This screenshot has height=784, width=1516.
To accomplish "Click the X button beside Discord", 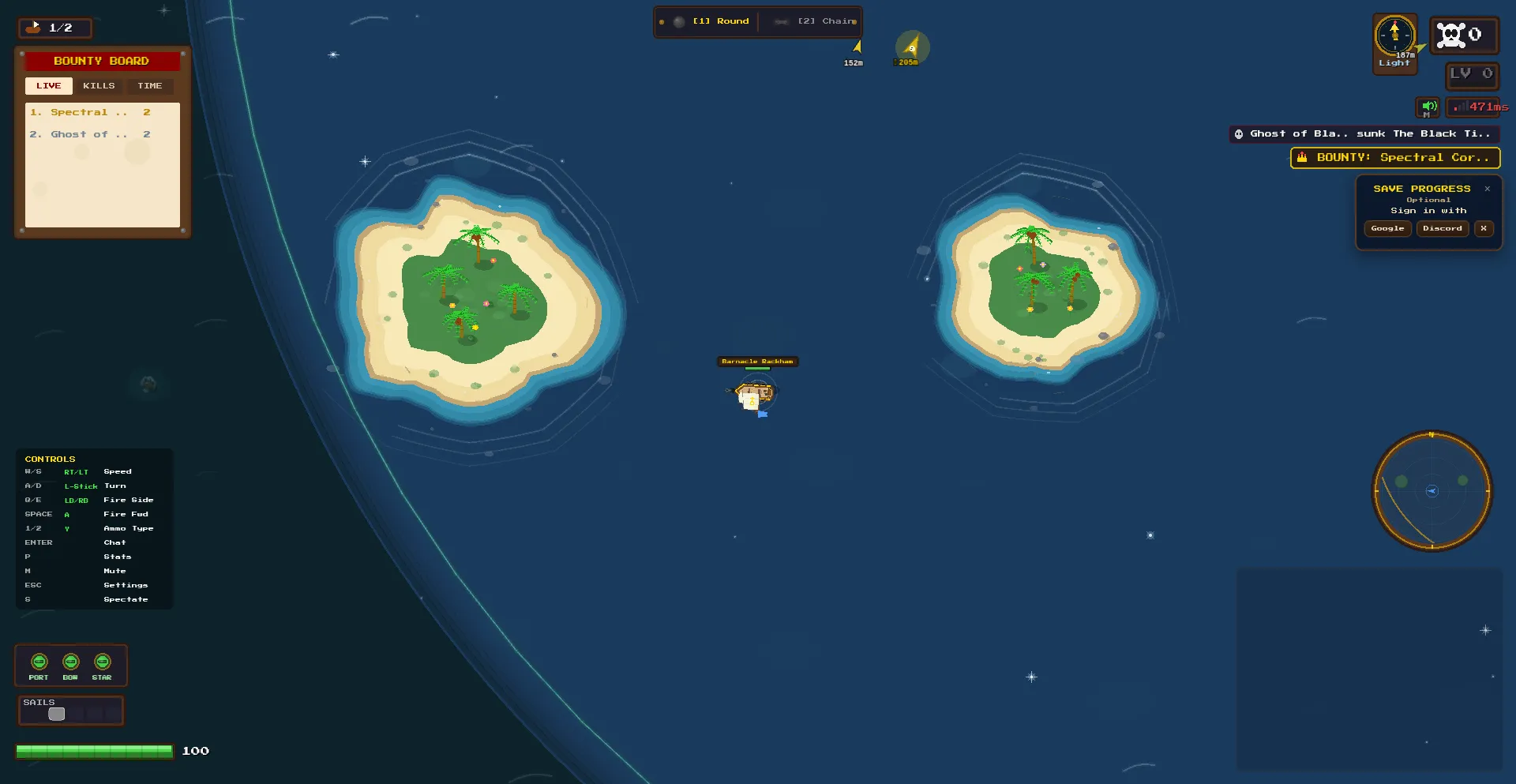I will tap(1484, 229).
